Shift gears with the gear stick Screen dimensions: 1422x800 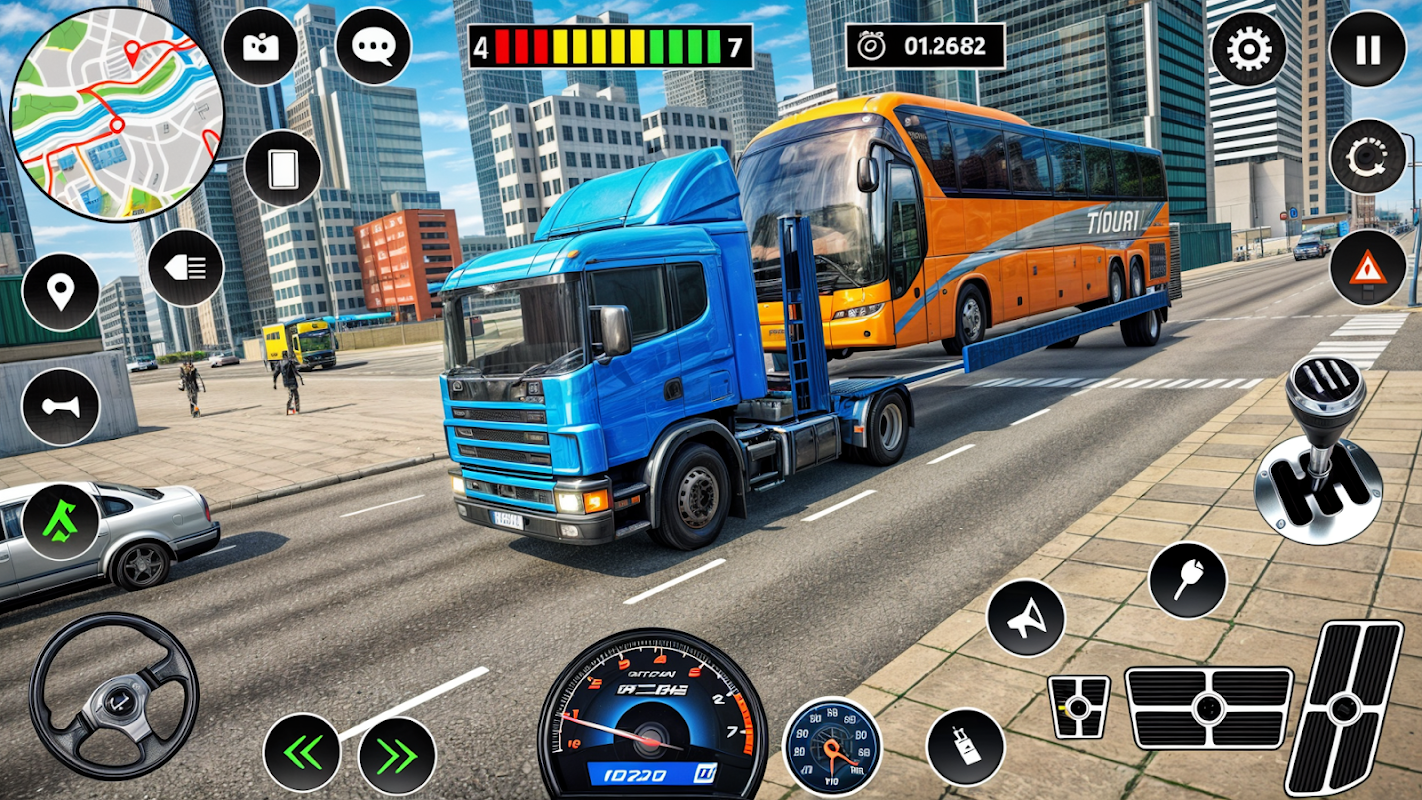click(1318, 452)
